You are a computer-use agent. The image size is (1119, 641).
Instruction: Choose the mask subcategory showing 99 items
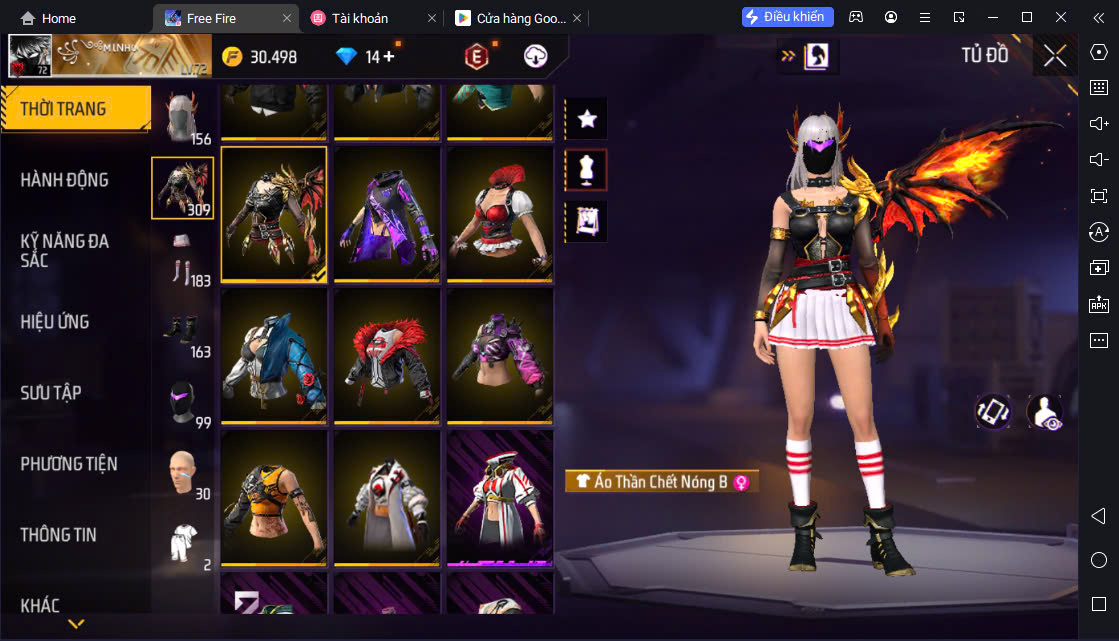pos(182,402)
